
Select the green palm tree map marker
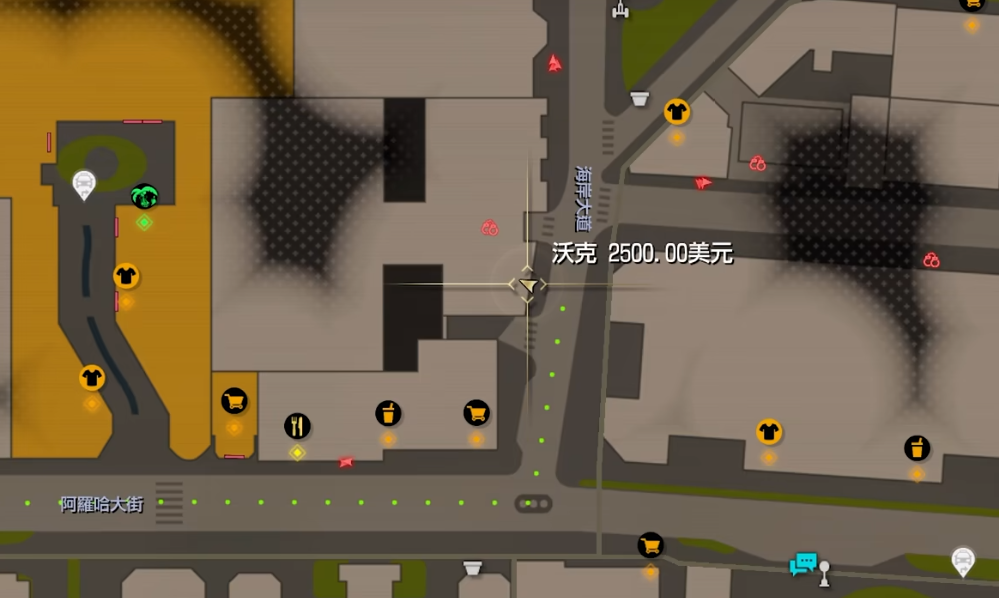[x=145, y=195]
